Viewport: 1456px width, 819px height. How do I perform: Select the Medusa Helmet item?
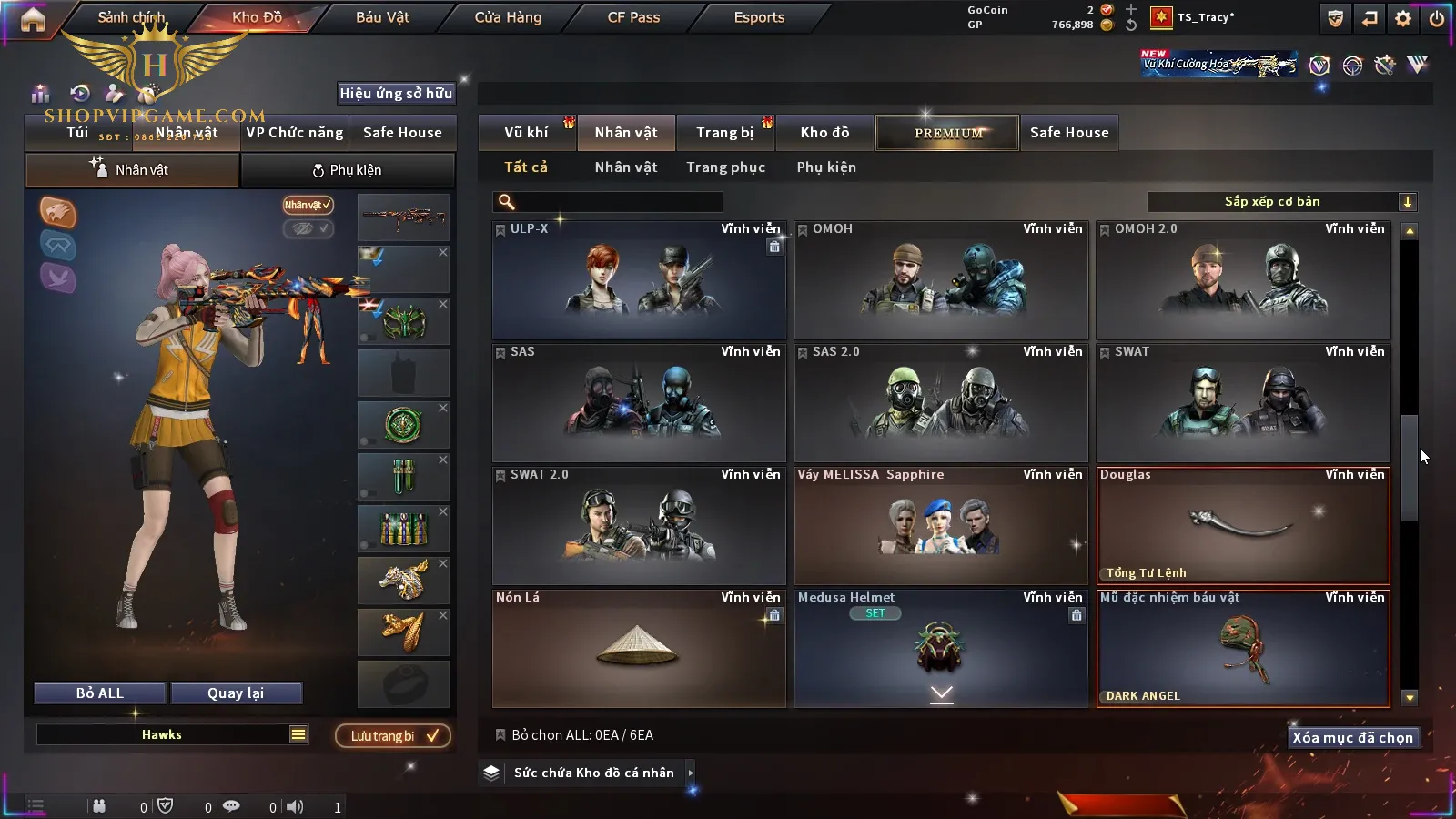941,649
